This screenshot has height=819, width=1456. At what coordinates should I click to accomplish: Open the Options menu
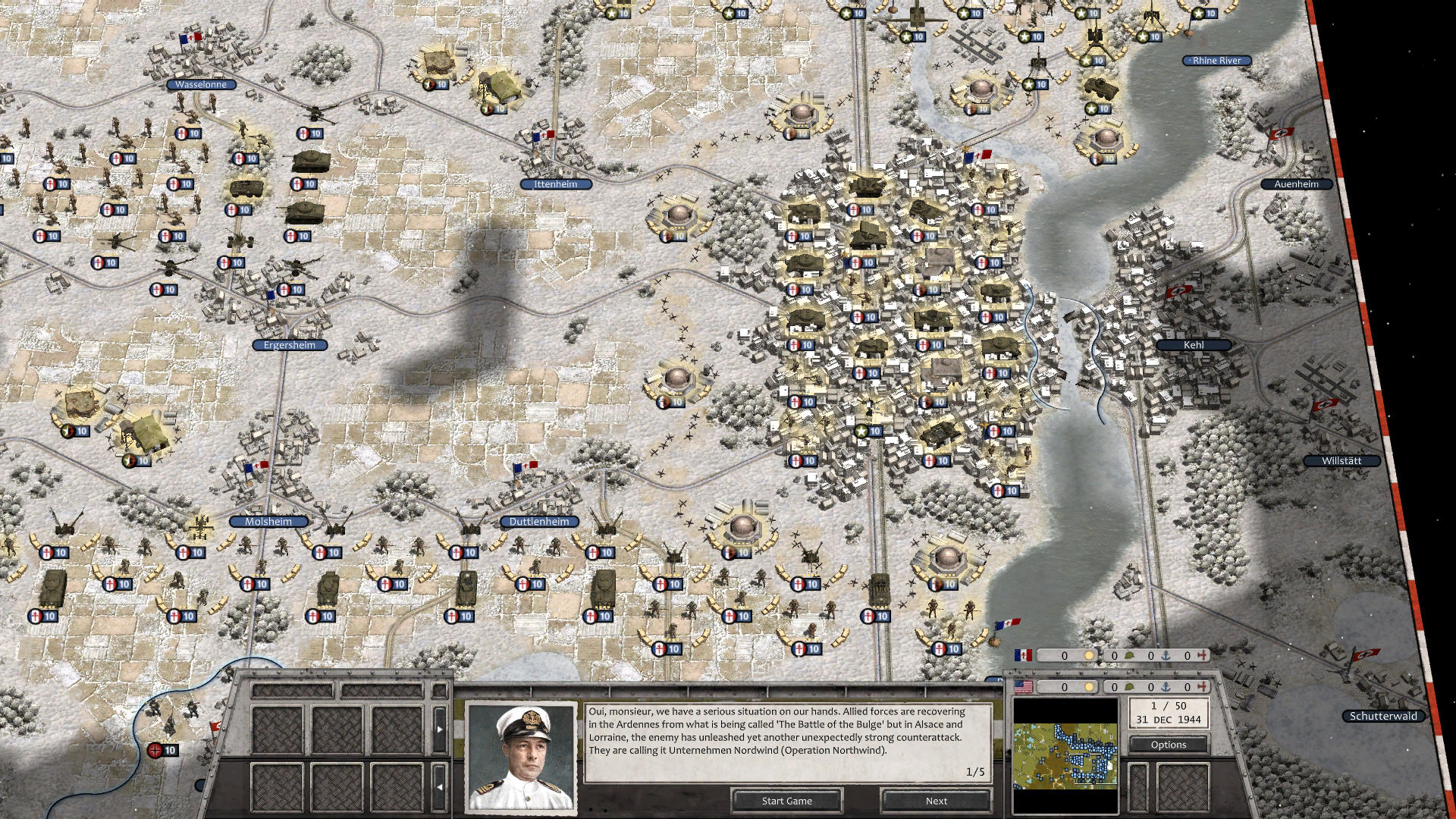click(1169, 744)
